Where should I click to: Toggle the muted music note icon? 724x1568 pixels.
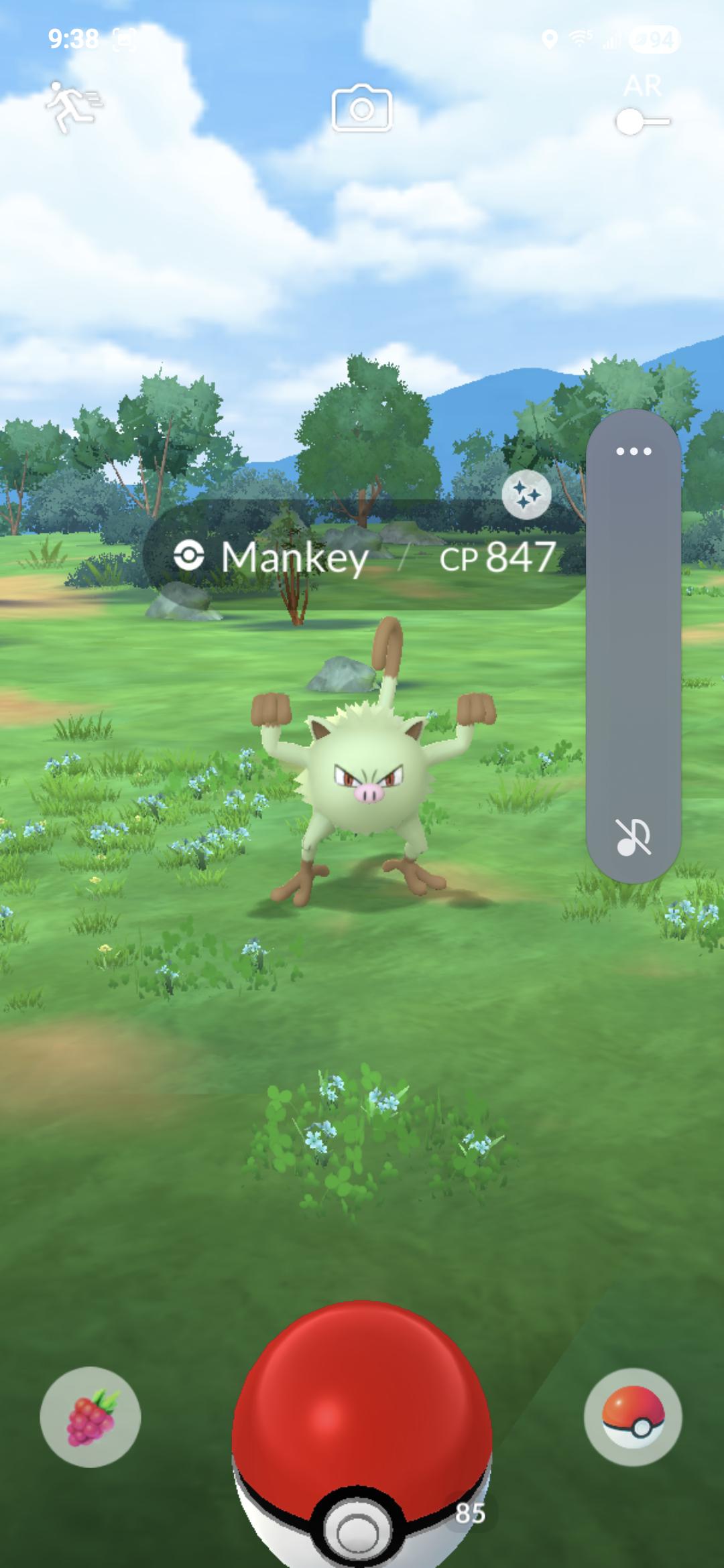(633, 837)
